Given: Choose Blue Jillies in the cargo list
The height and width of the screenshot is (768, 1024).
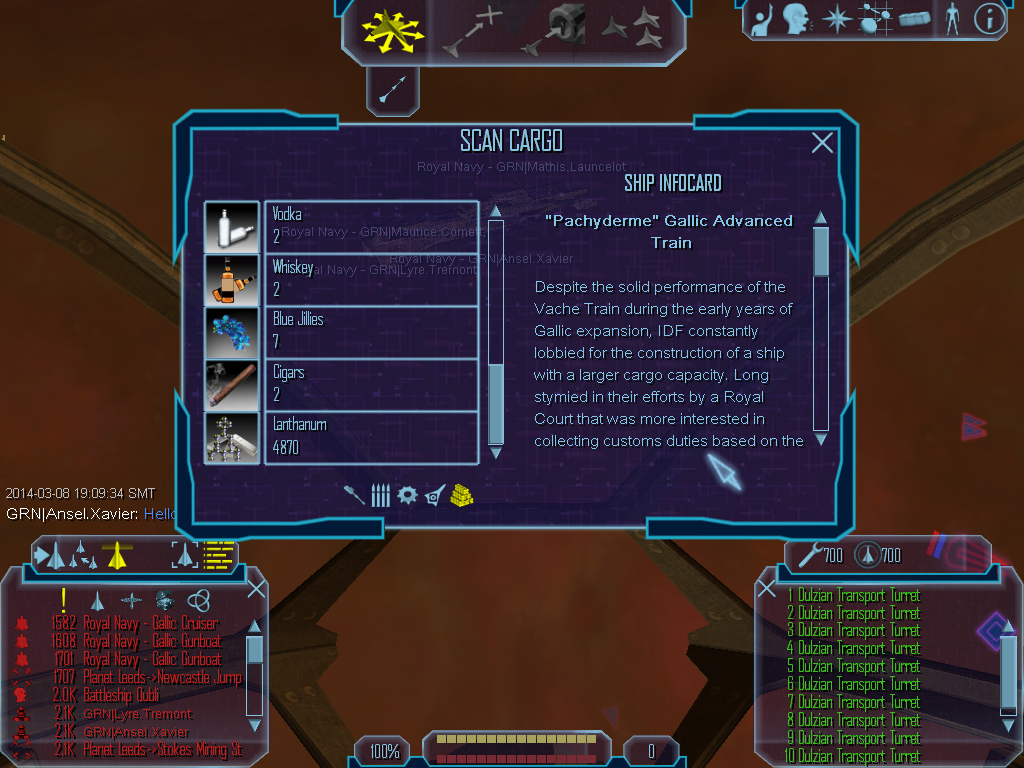Looking at the screenshot, I should tap(372, 331).
